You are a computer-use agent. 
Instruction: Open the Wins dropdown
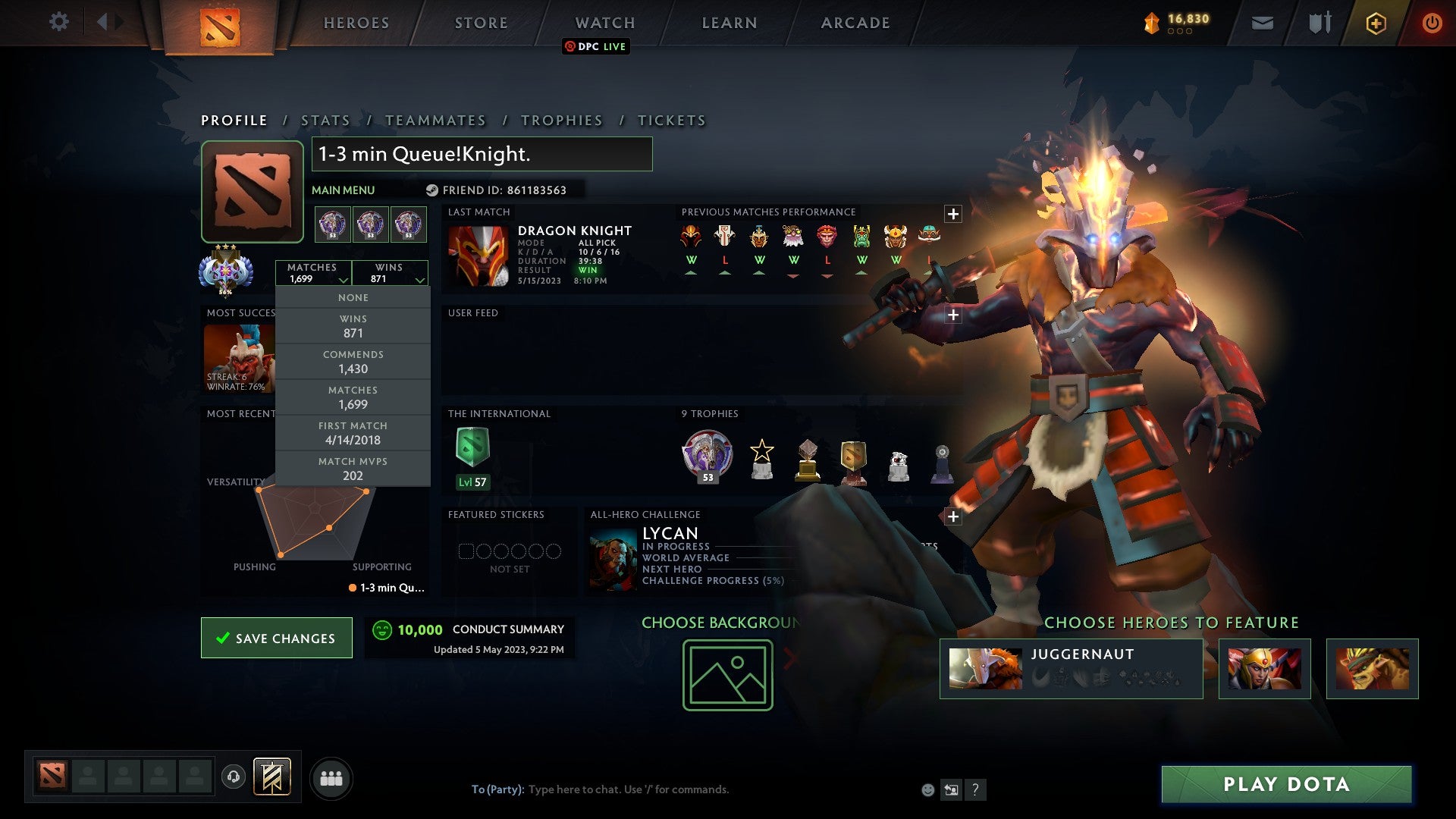pos(390,273)
